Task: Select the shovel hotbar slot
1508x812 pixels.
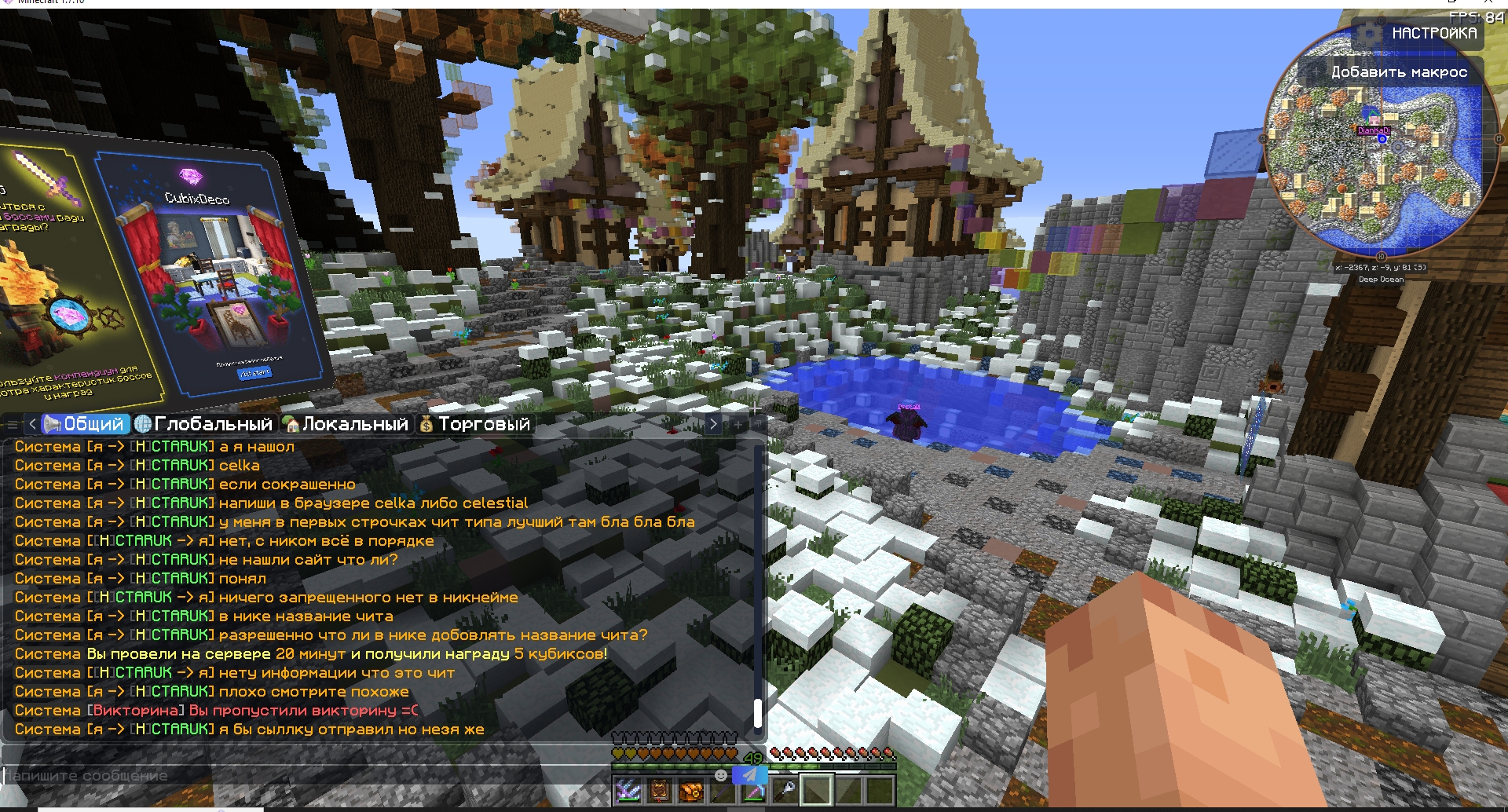Action: 785,791
